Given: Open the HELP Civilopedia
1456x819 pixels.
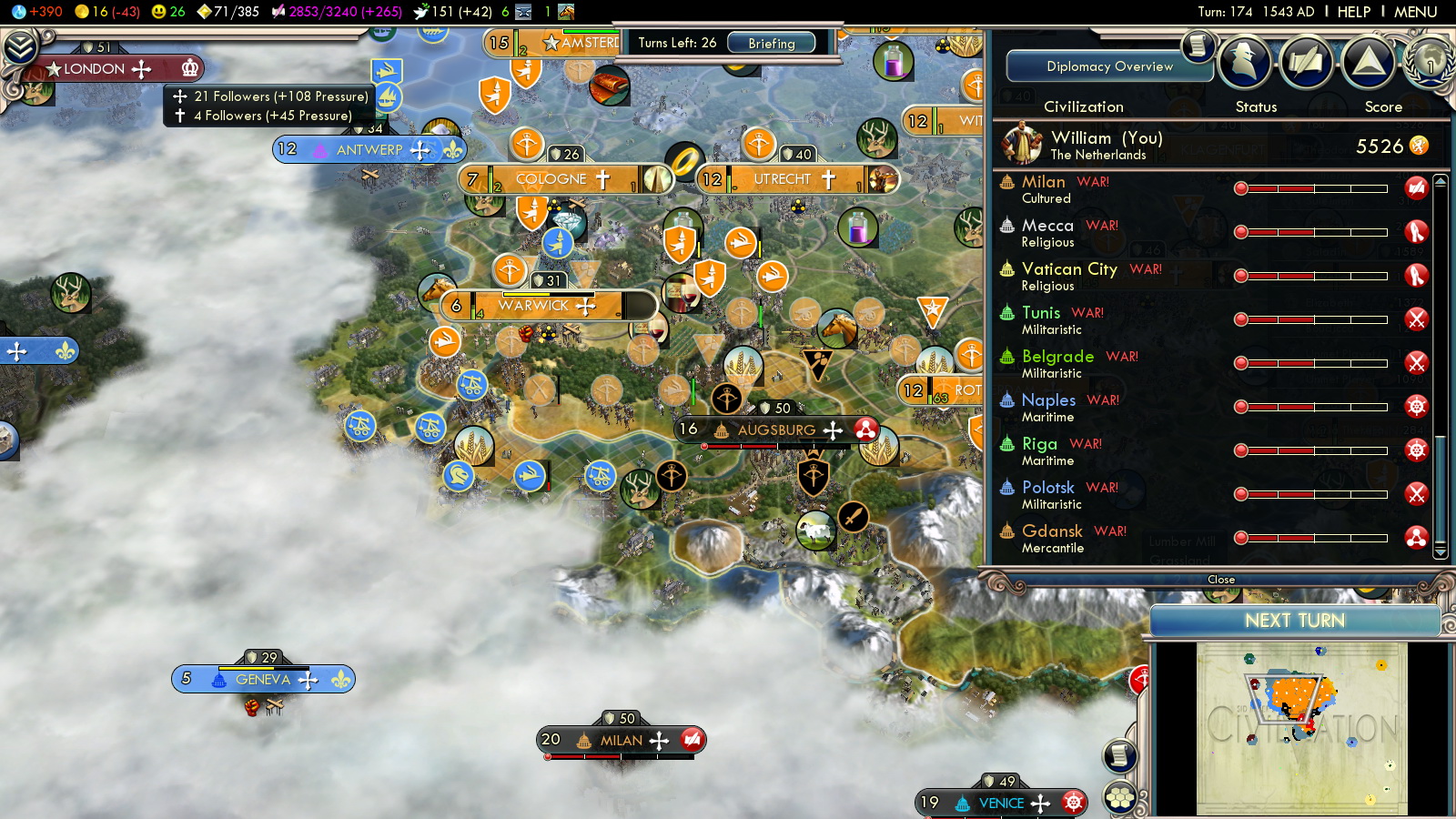Looking at the screenshot, I should 1353,12.
